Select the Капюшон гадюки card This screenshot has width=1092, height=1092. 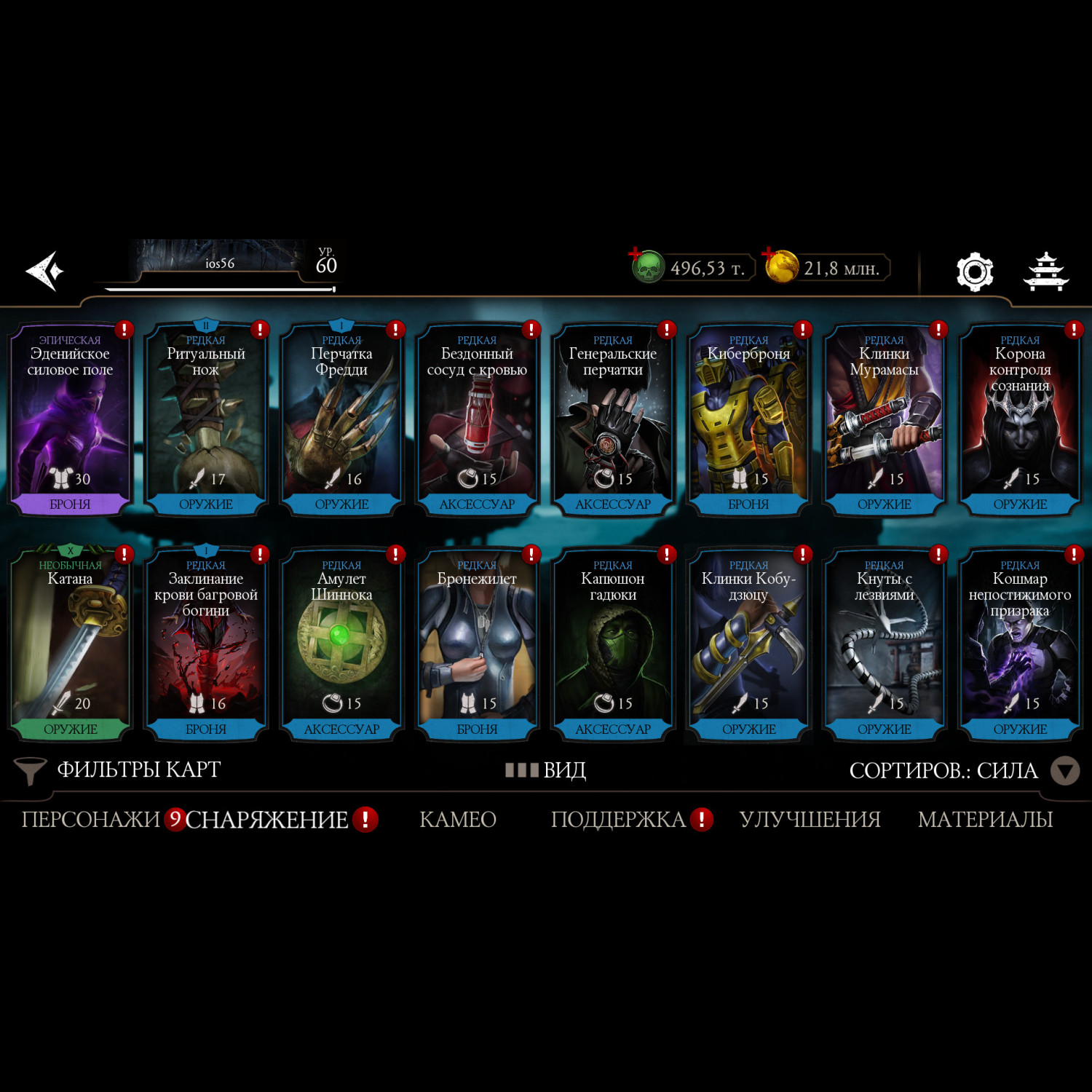click(x=613, y=644)
